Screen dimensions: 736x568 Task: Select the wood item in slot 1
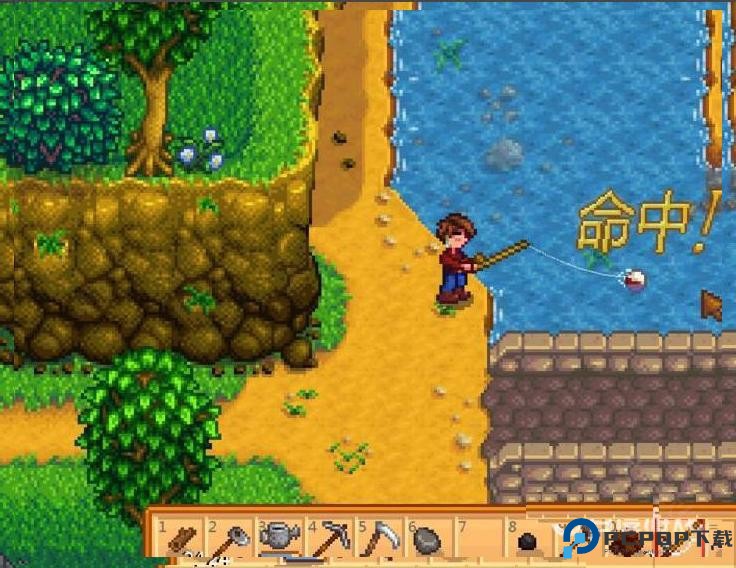(181, 541)
